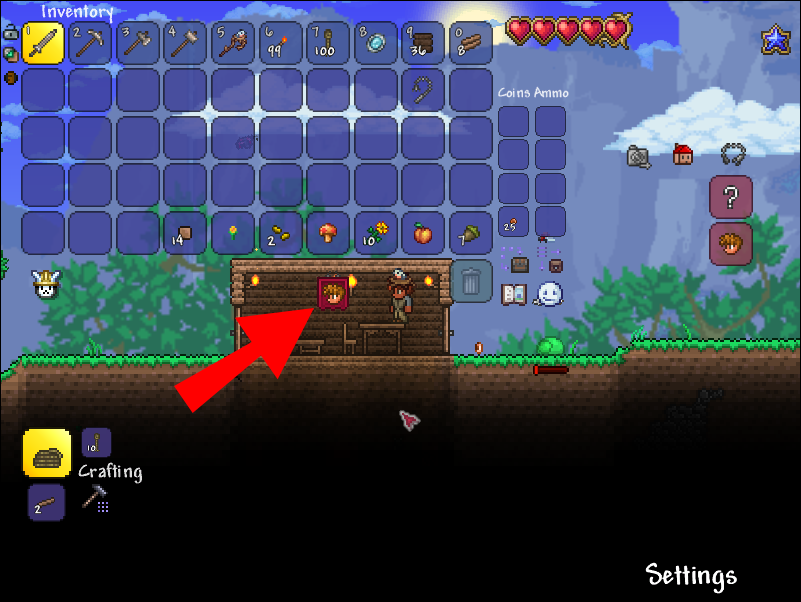Select the sword in hotbar slot 1

(x=43, y=43)
